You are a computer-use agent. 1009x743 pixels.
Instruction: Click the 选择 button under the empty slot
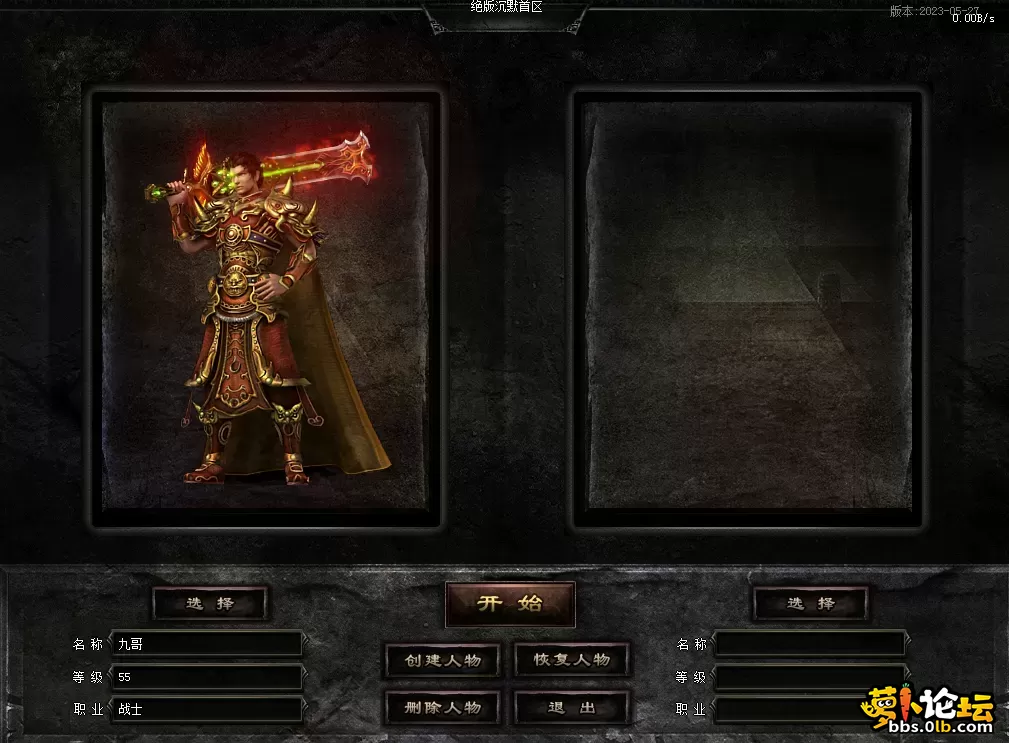tap(811, 603)
